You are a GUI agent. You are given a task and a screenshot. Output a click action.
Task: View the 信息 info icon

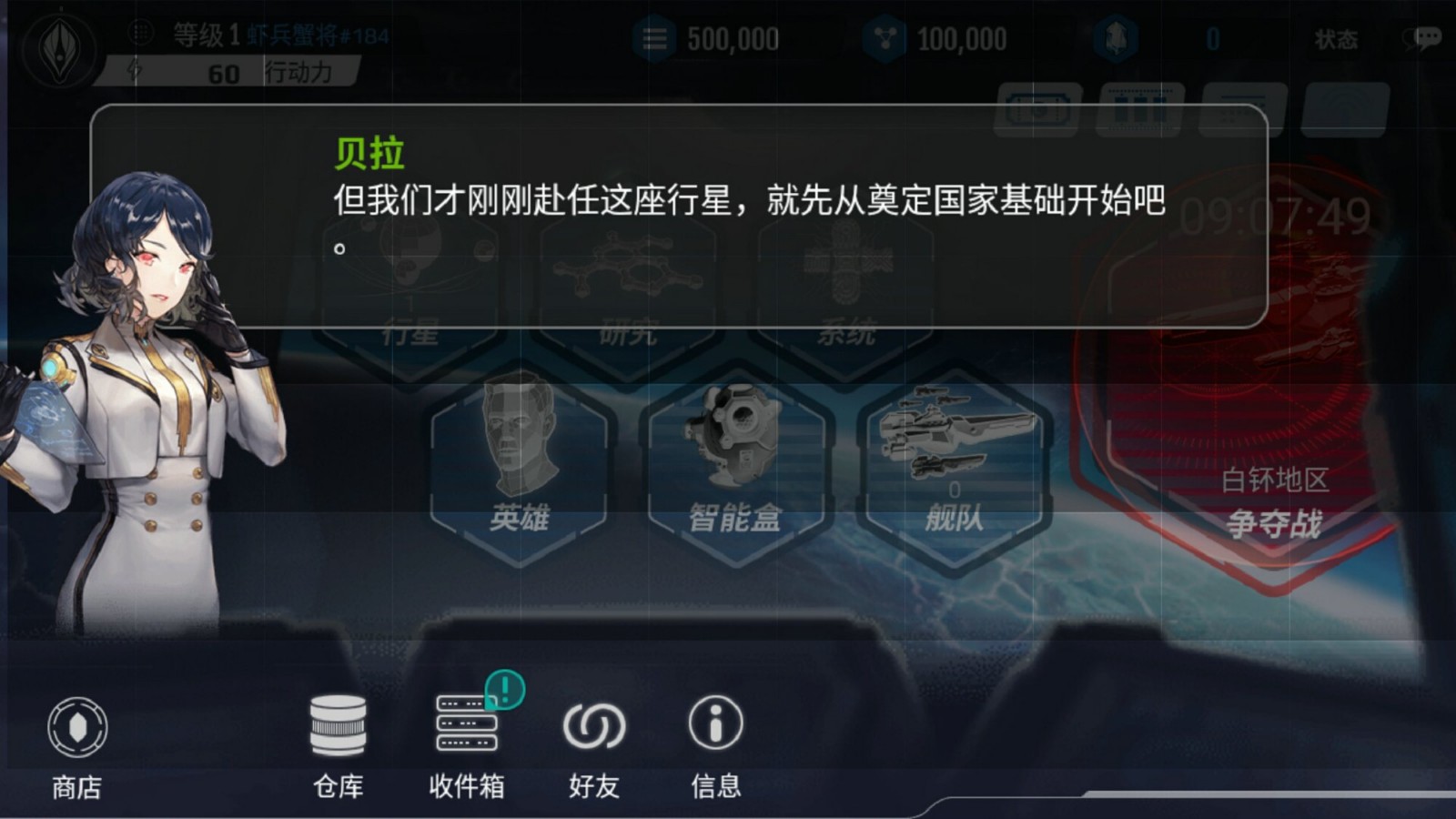click(x=717, y=723)
